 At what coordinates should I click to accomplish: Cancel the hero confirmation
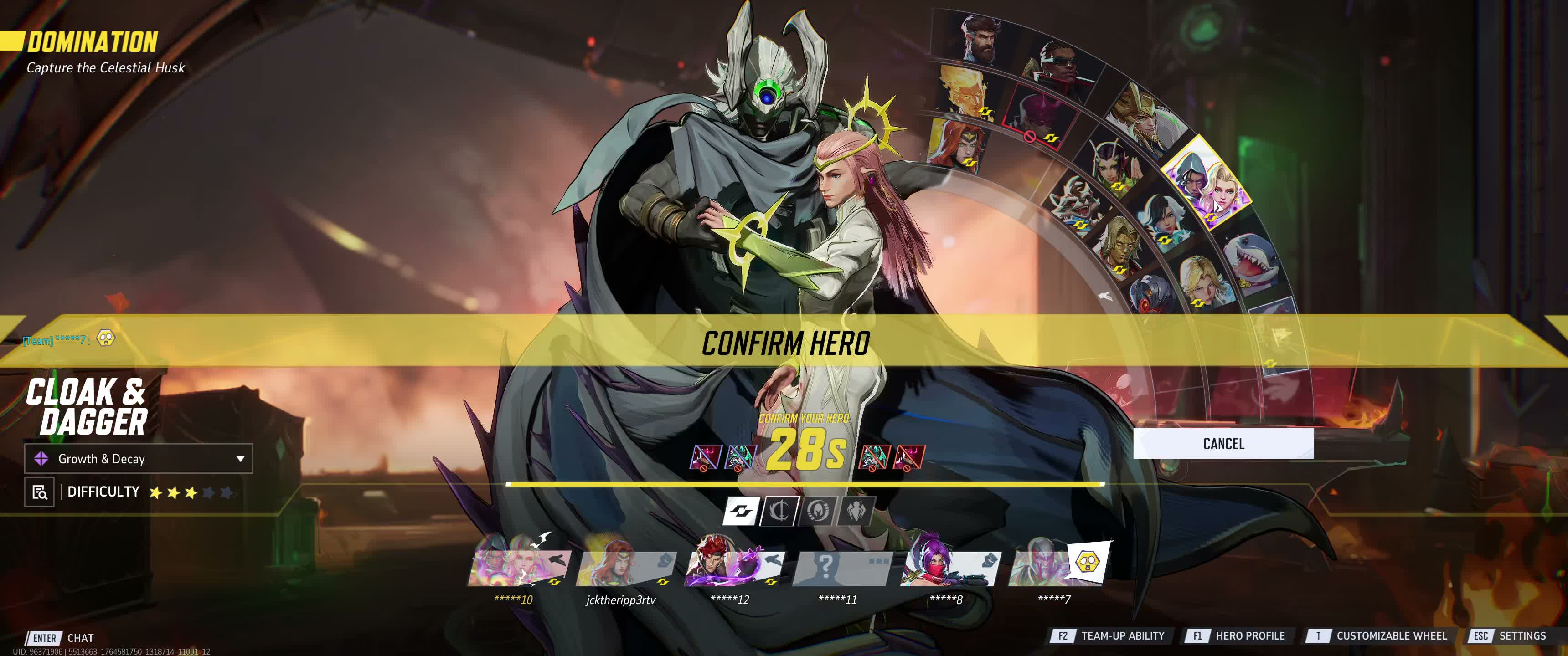[x=1223, y=444]
